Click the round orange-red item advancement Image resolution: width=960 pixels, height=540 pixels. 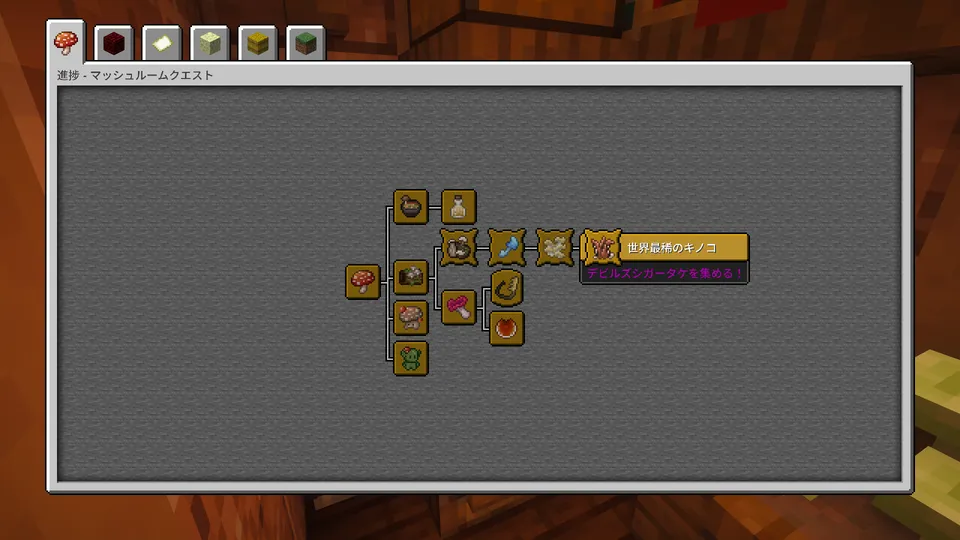click(507, 328)
